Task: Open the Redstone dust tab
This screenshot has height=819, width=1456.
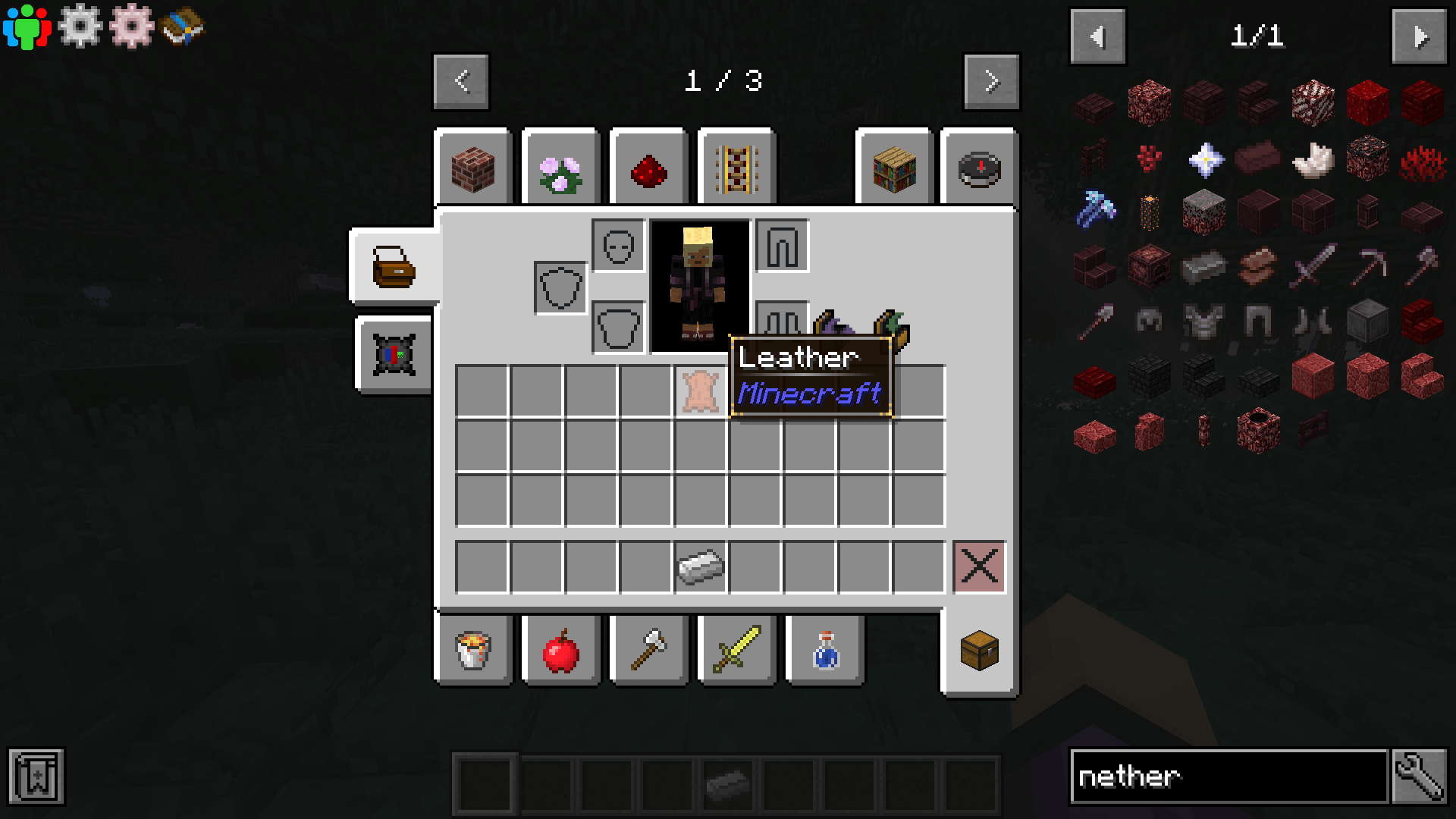Action: (x=649, y=168)
